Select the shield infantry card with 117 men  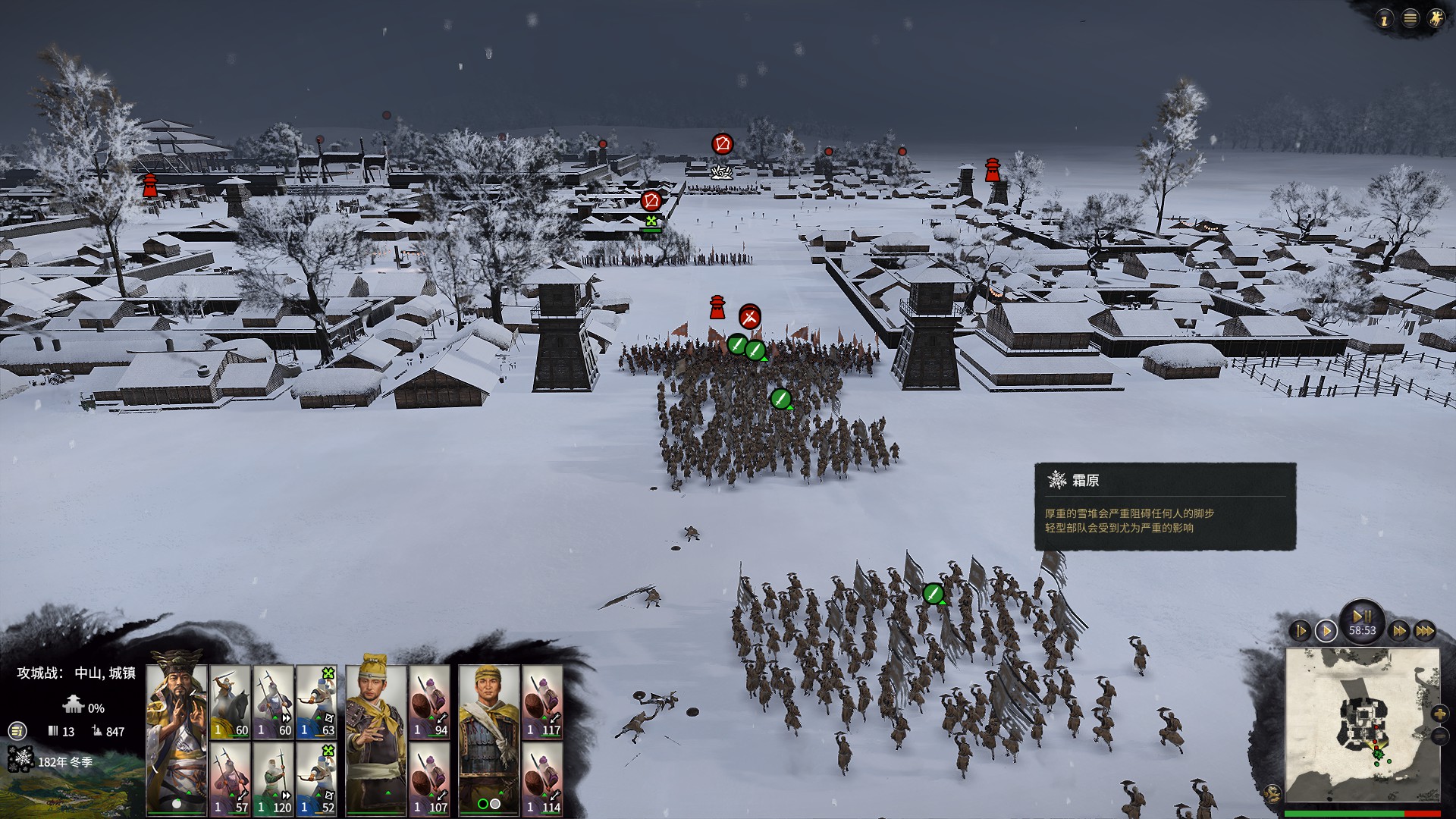click(x=542, y=701)
